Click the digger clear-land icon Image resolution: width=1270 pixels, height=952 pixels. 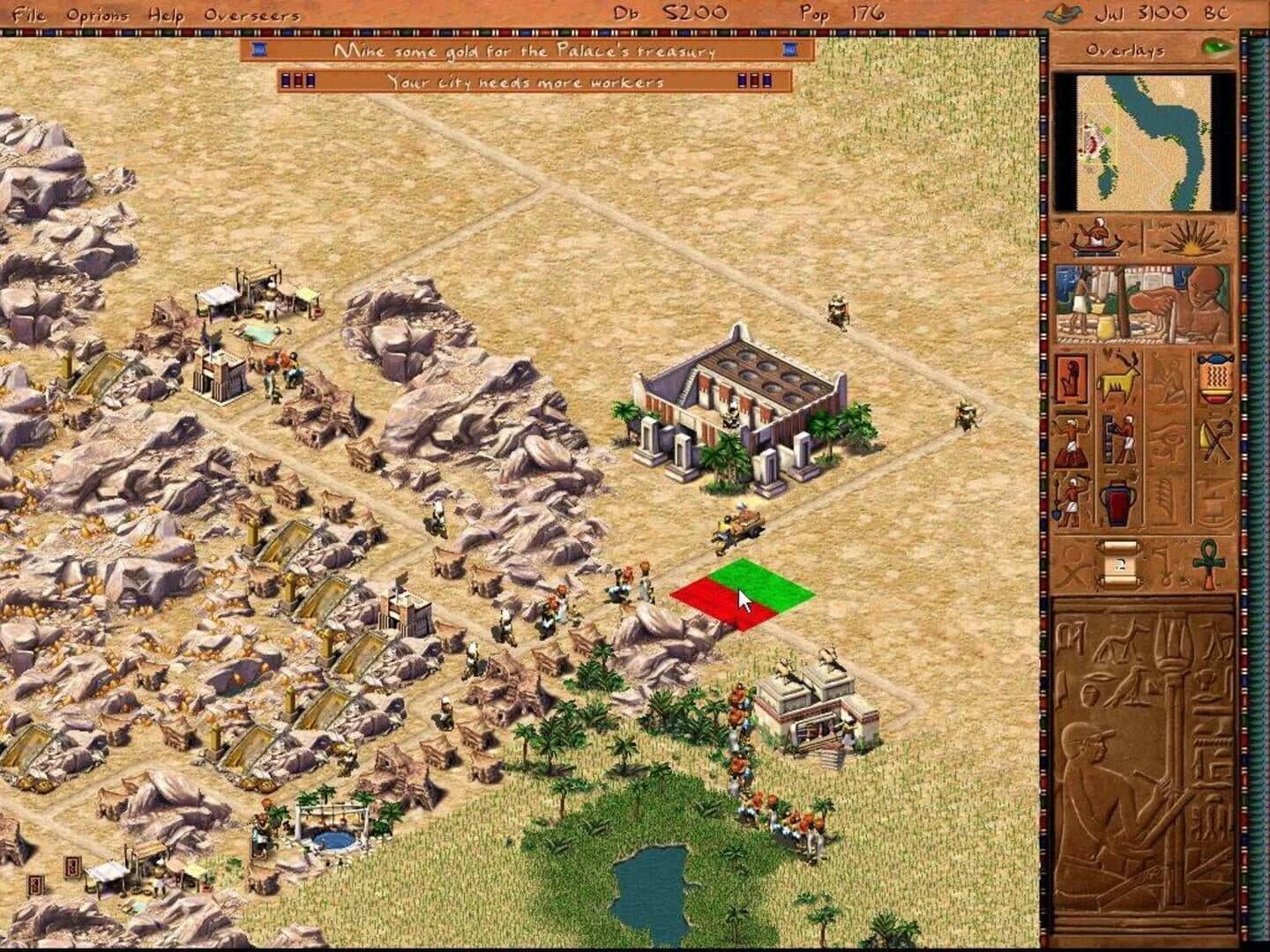click(x=1072, y=500)
